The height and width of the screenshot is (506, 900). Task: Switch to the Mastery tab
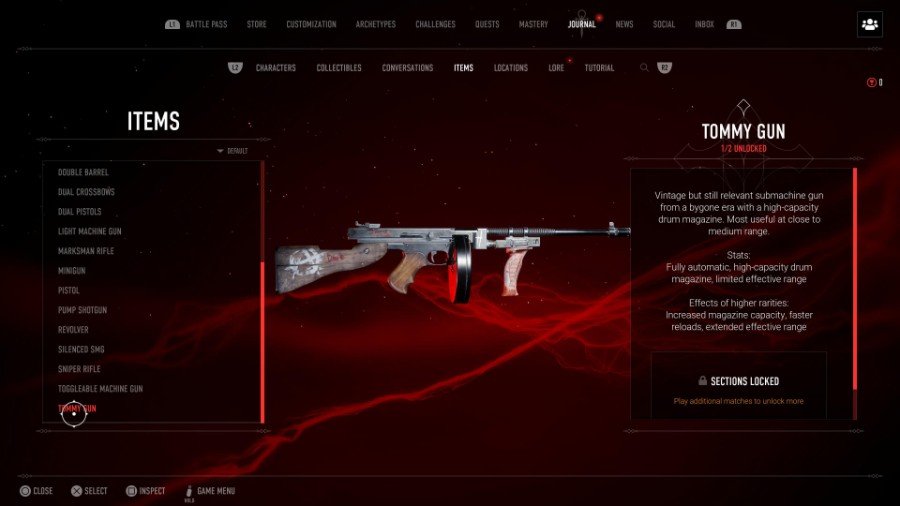533,24
